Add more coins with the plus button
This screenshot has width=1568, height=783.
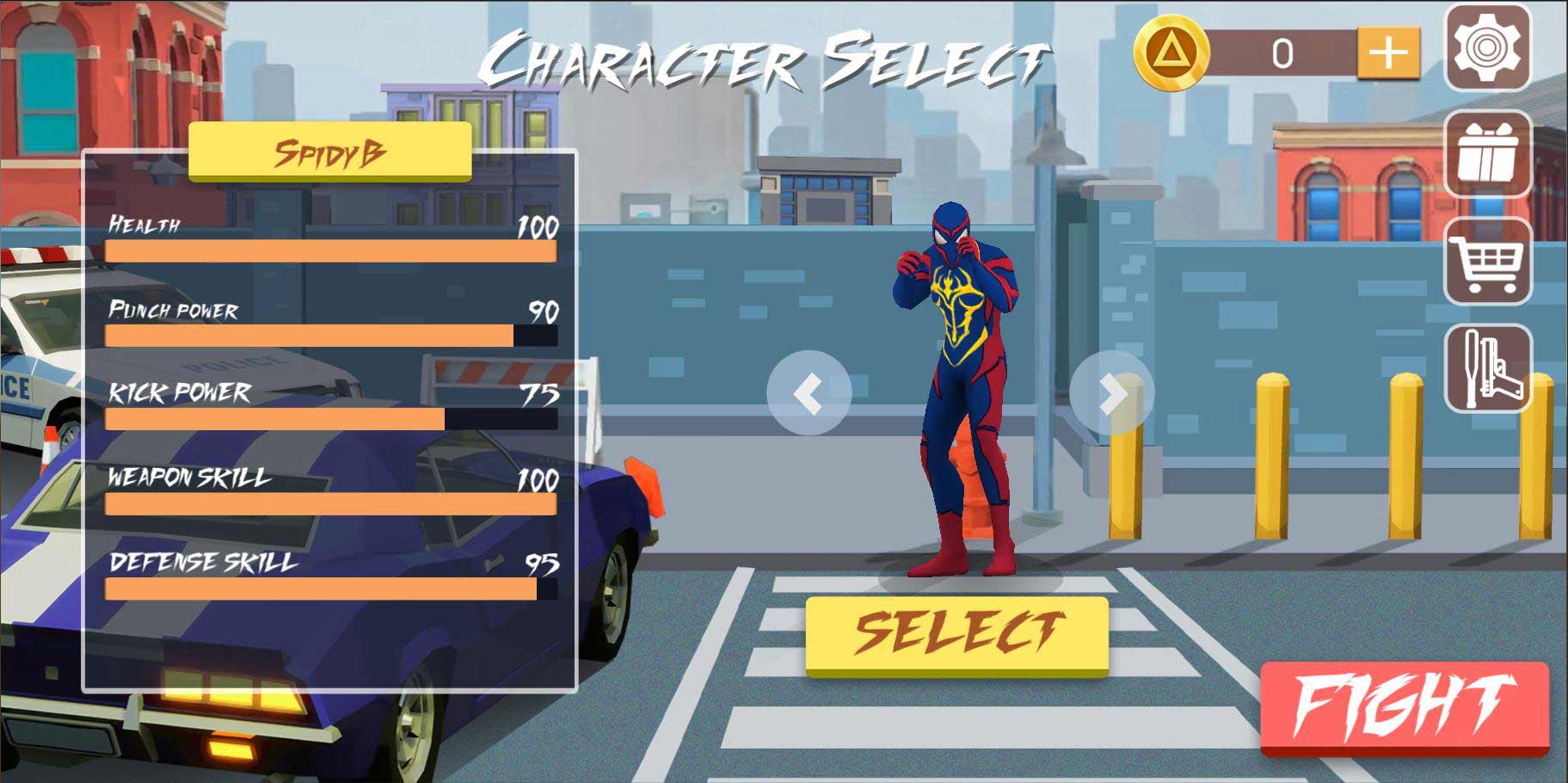click(1387, 53)
